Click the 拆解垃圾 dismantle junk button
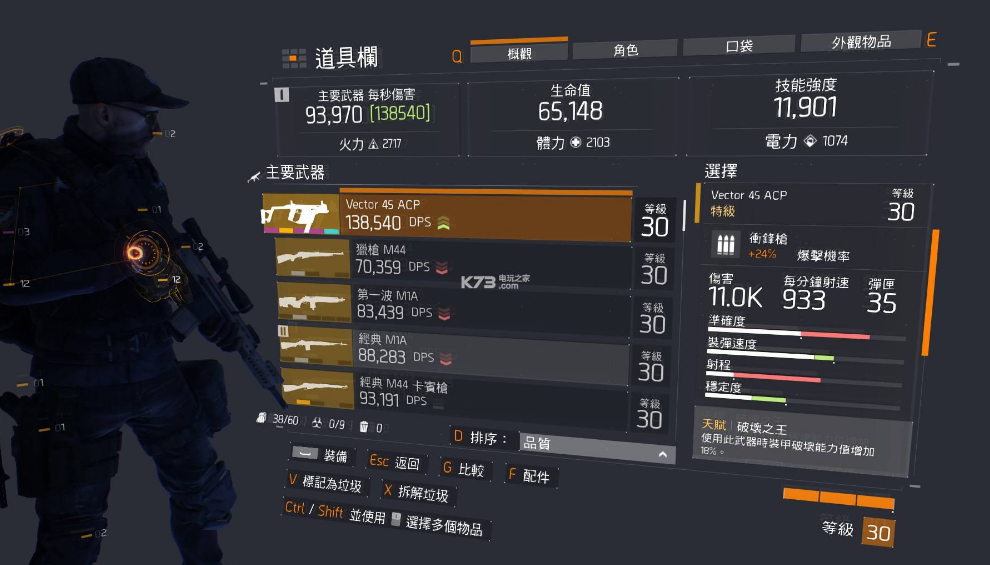 pos(416,492)
